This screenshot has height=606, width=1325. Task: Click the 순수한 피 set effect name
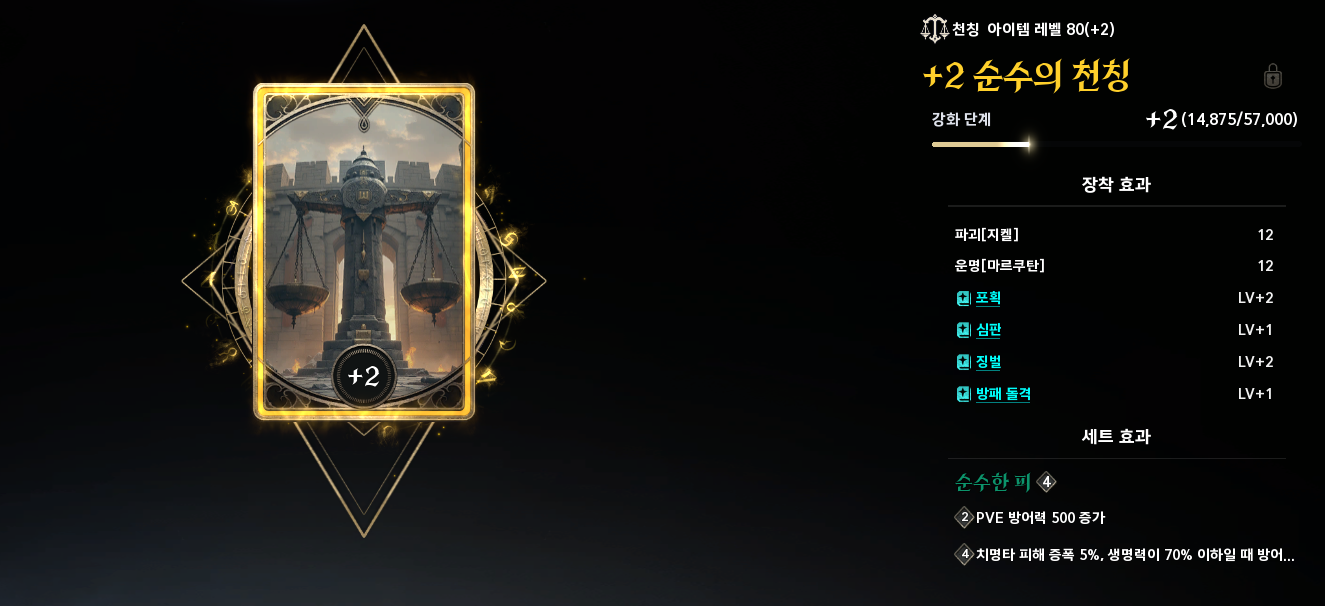[x=993, y=483]
